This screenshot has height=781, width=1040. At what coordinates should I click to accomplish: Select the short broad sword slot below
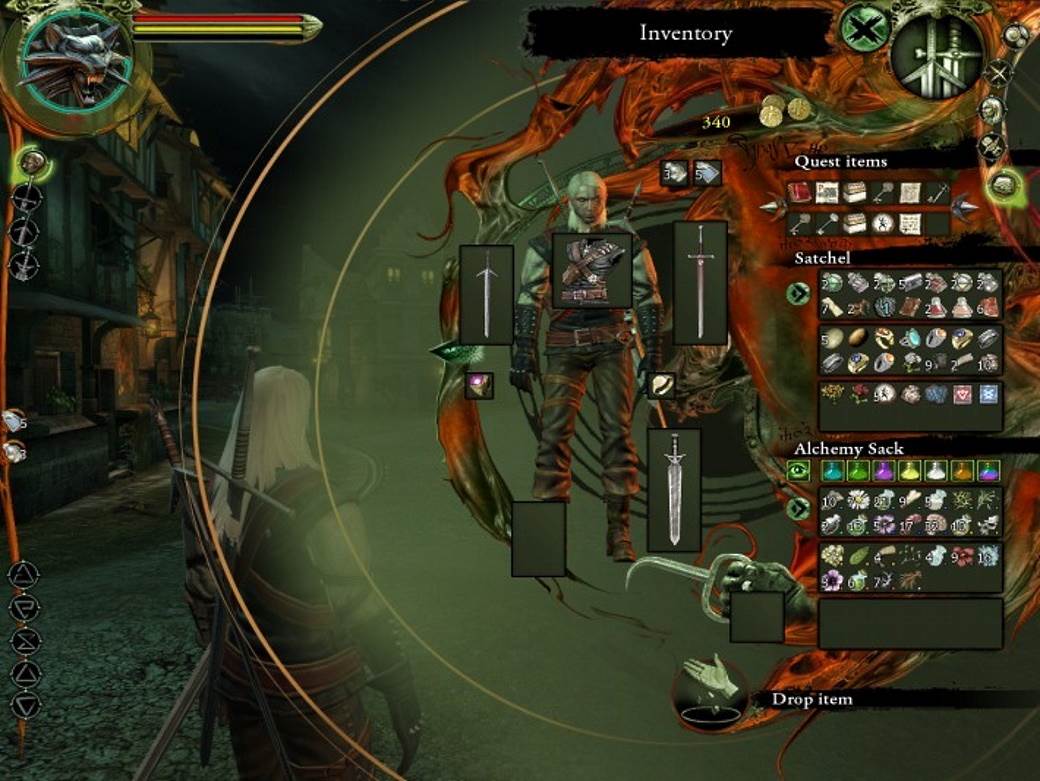click(x=674, y=490)
